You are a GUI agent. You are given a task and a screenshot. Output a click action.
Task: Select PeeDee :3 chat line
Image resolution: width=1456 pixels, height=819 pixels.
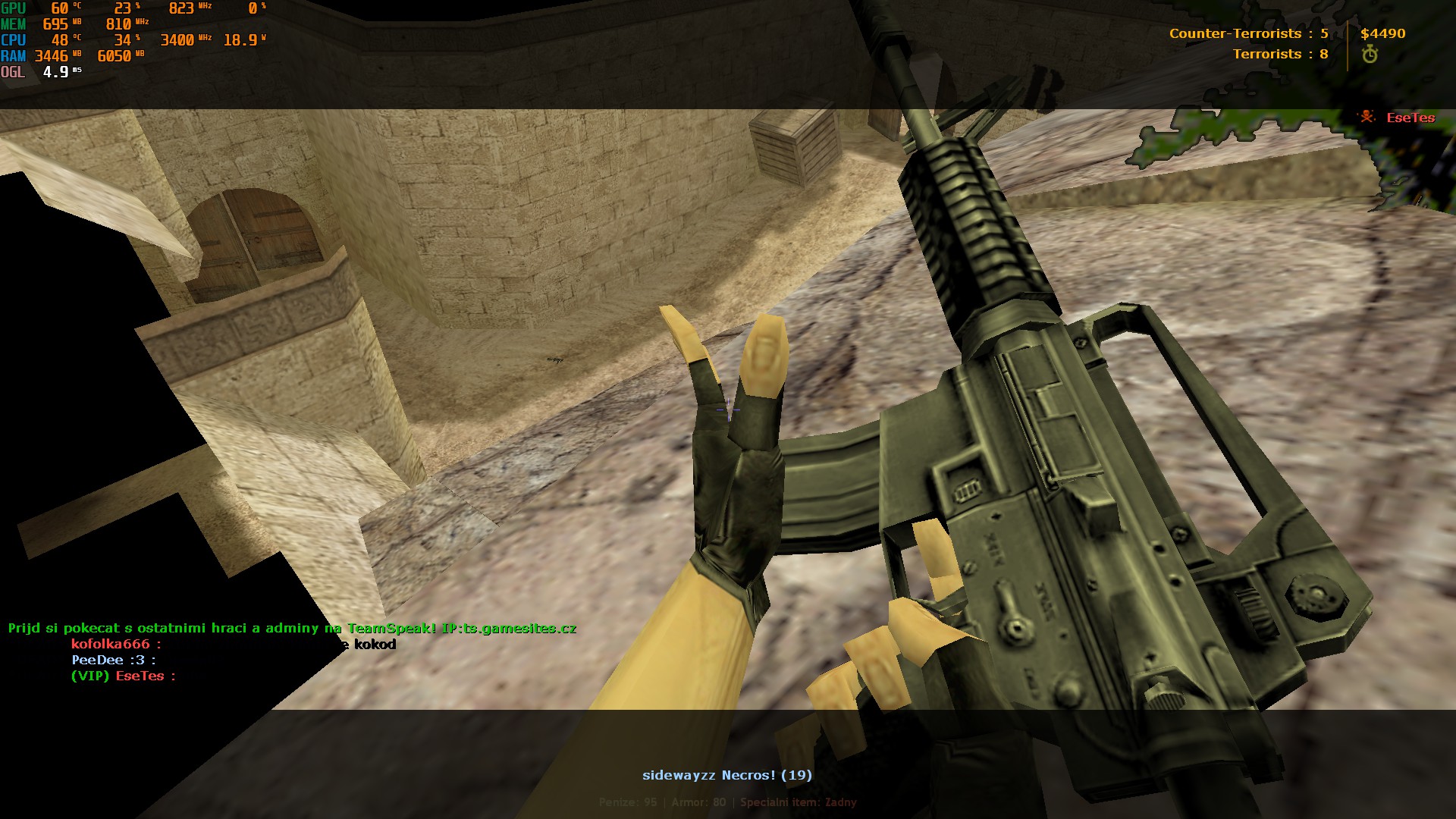pyautogui.click(x=114, y=661)
